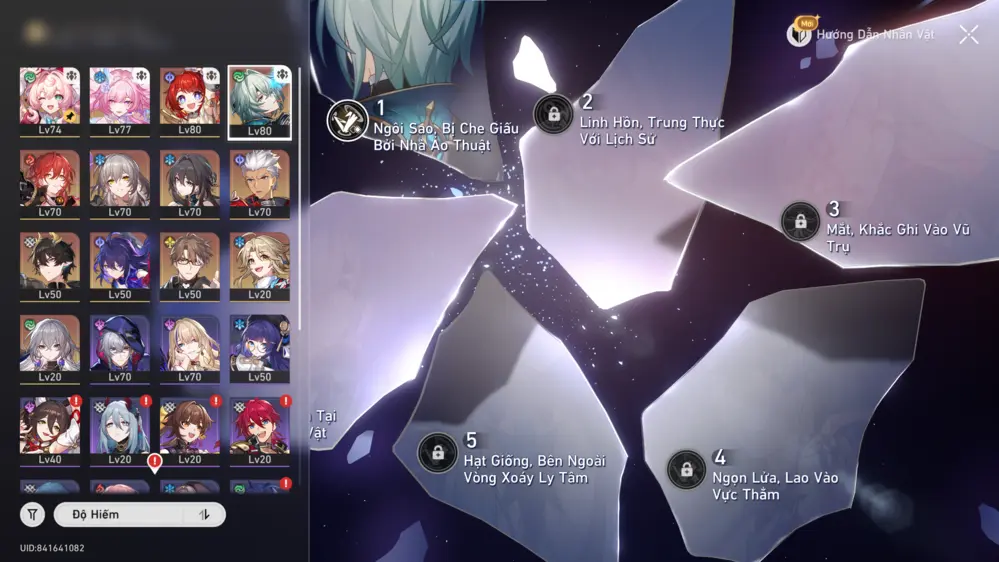The width and height of the screenshot is (999, 562).
Task: Select the Lv50 horned black-haired character
Action: [50, 265]
